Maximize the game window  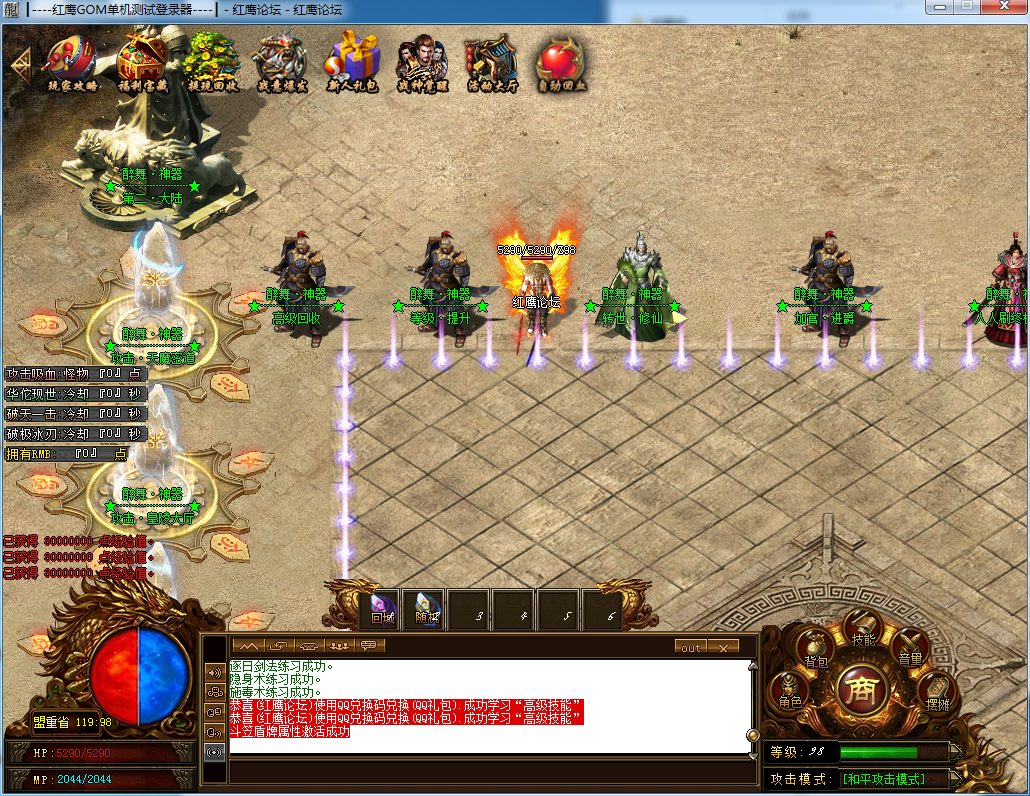click(x=966, y=8)
